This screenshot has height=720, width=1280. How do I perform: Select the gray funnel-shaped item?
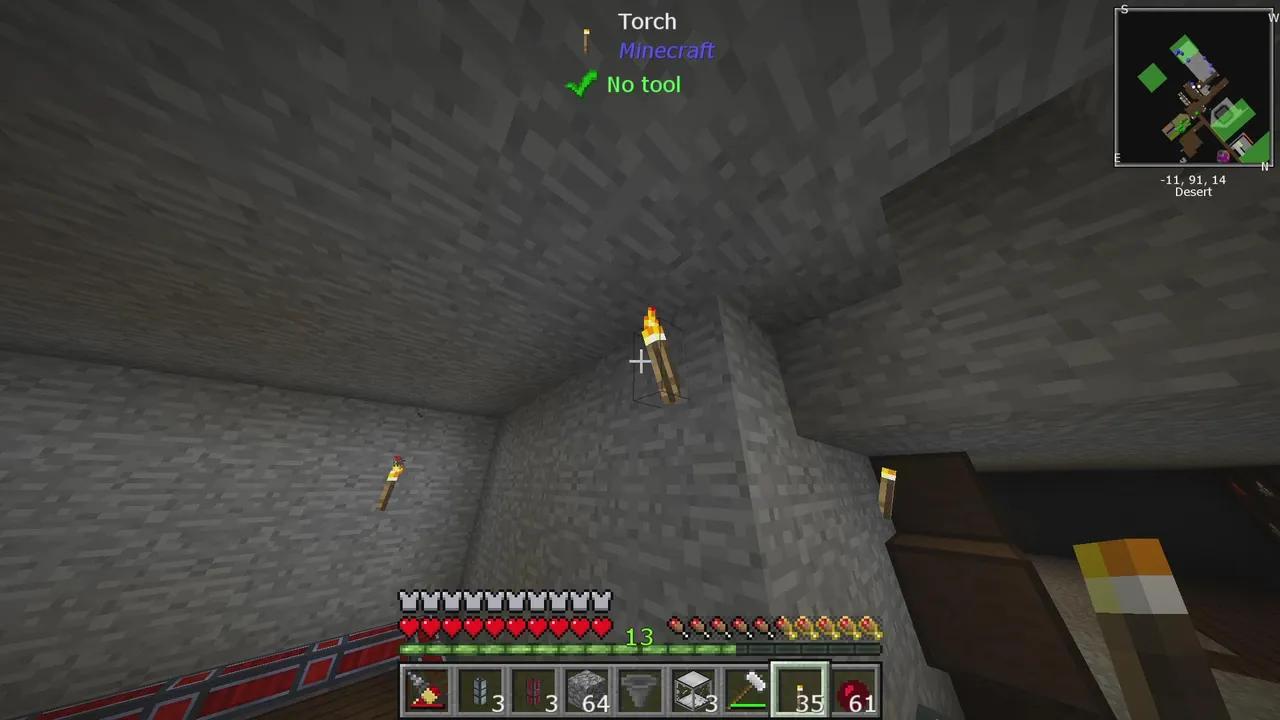click(638, 690)
